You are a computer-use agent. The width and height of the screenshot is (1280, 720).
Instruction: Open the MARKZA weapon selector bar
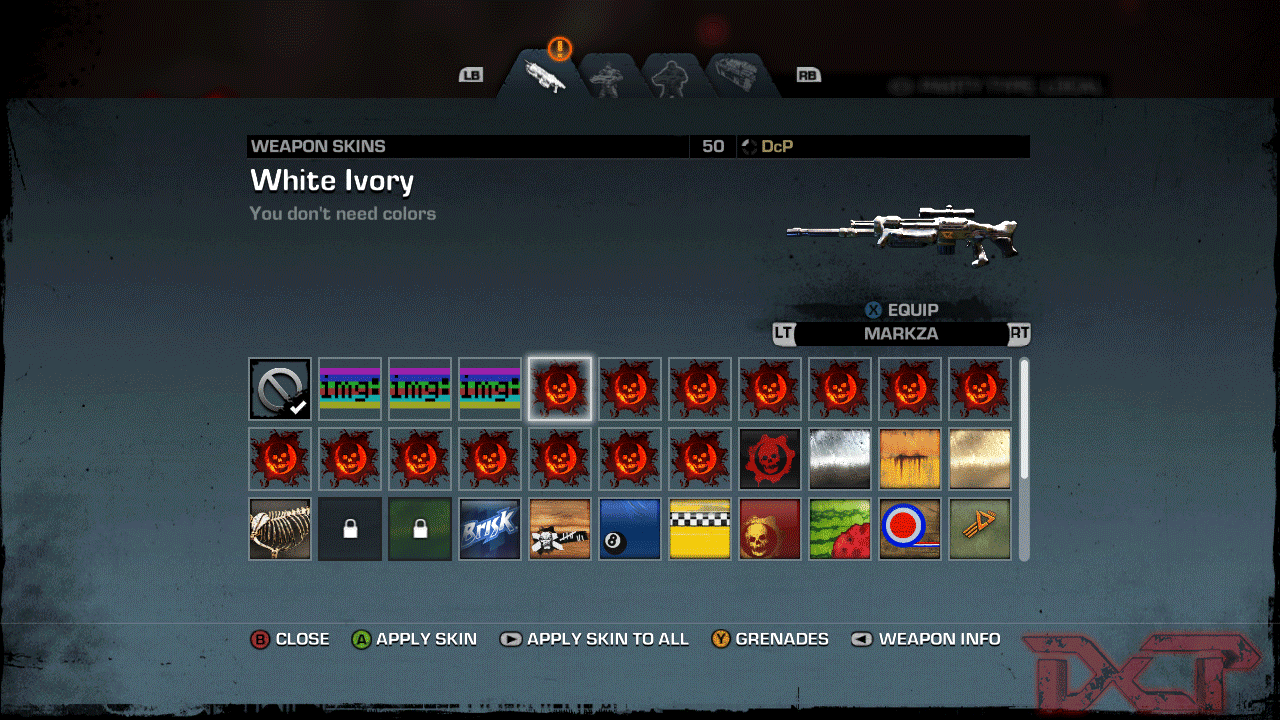901,334
